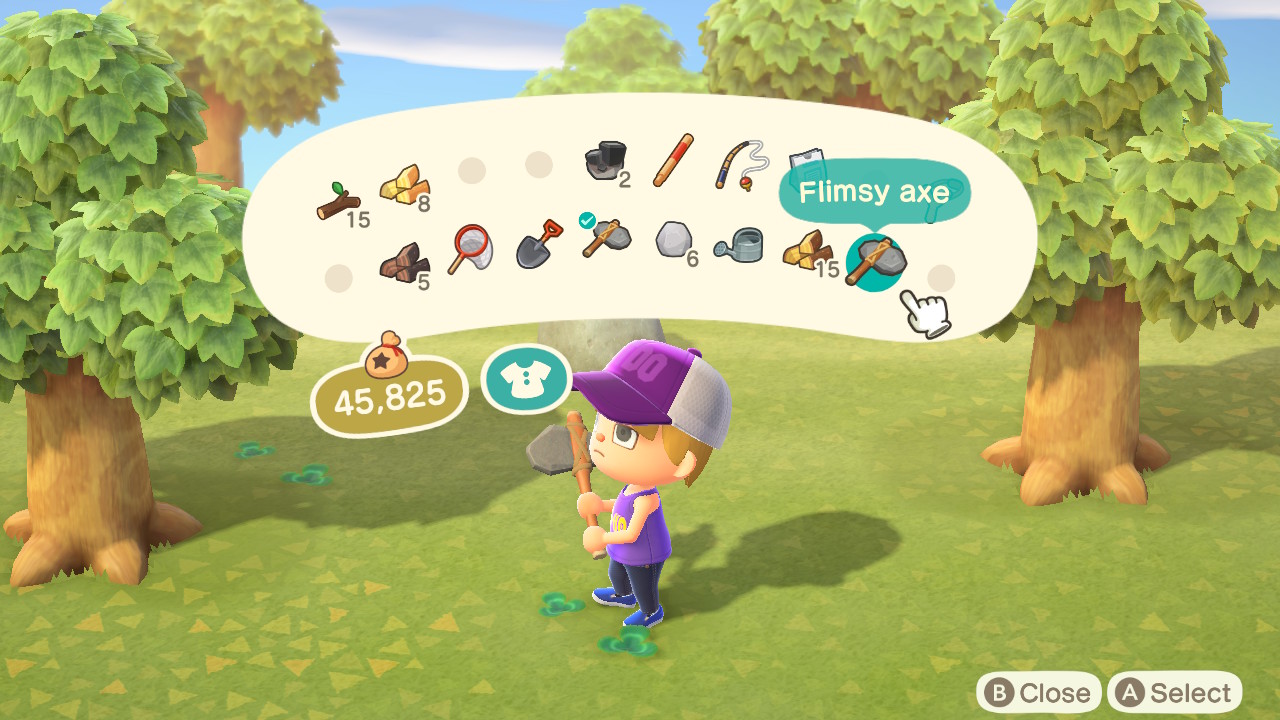Open the Bells money pouch
Screen dimensions: 1280x720
(x=388, y=390)
